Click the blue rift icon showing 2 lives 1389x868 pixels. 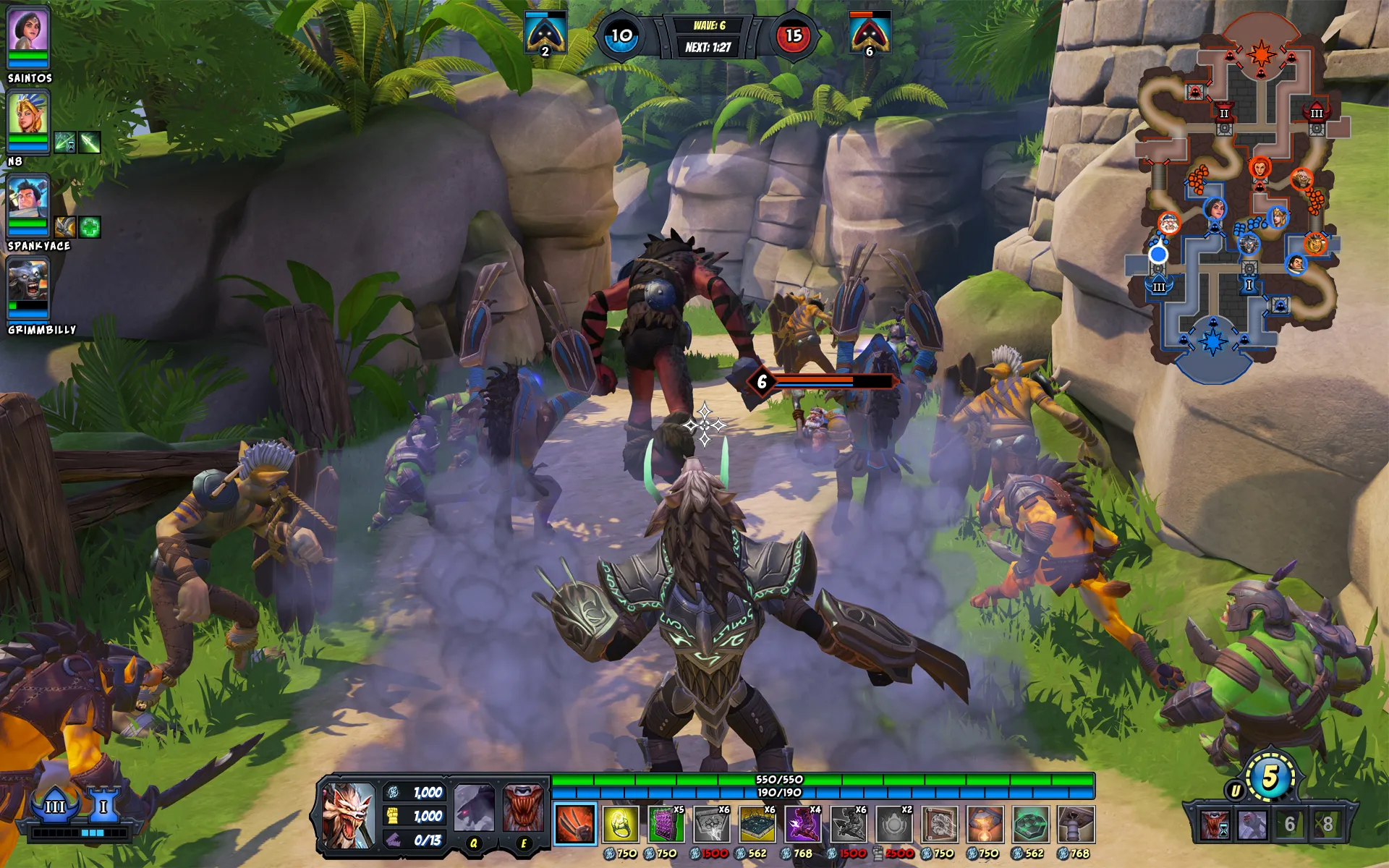tap(544, 32)
